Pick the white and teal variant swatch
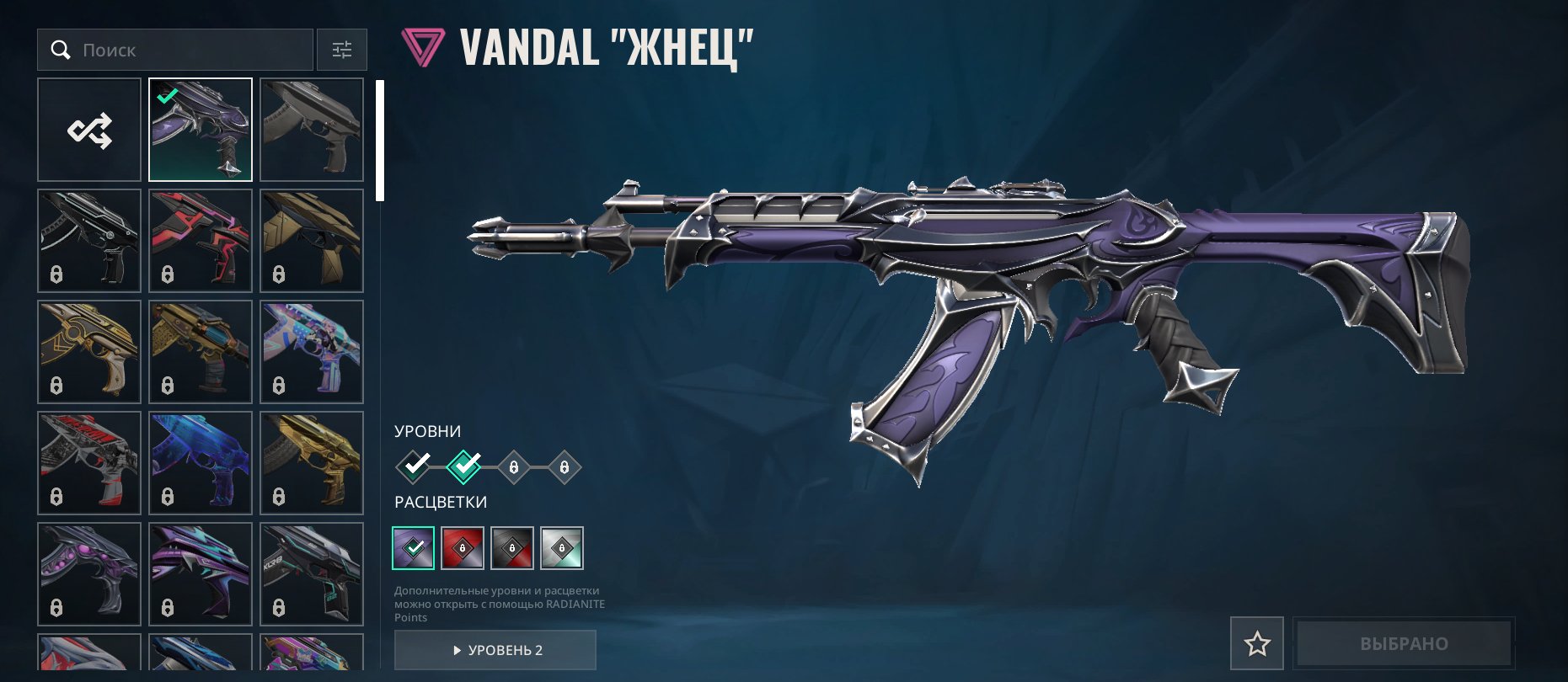 [x=562, y=548]
